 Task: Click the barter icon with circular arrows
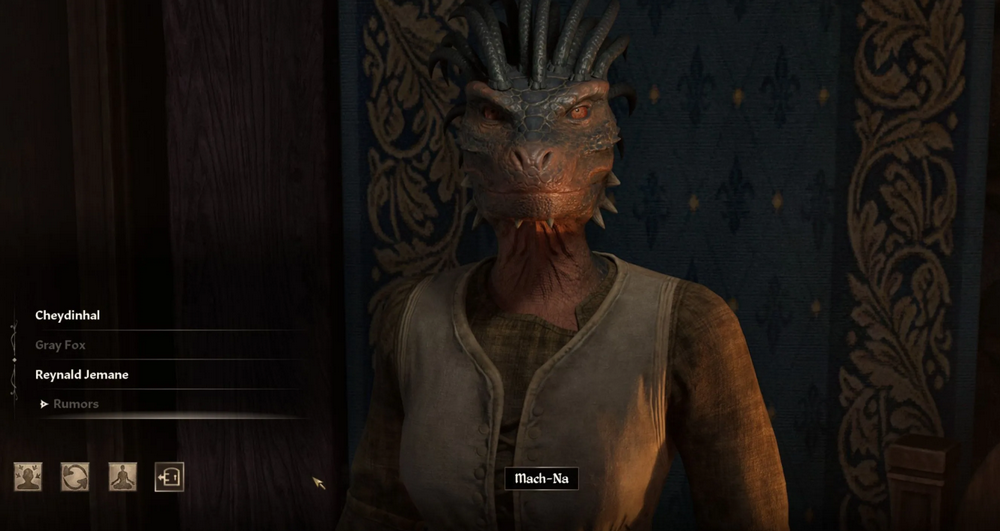pyautogui.click(x=75, y=477)
